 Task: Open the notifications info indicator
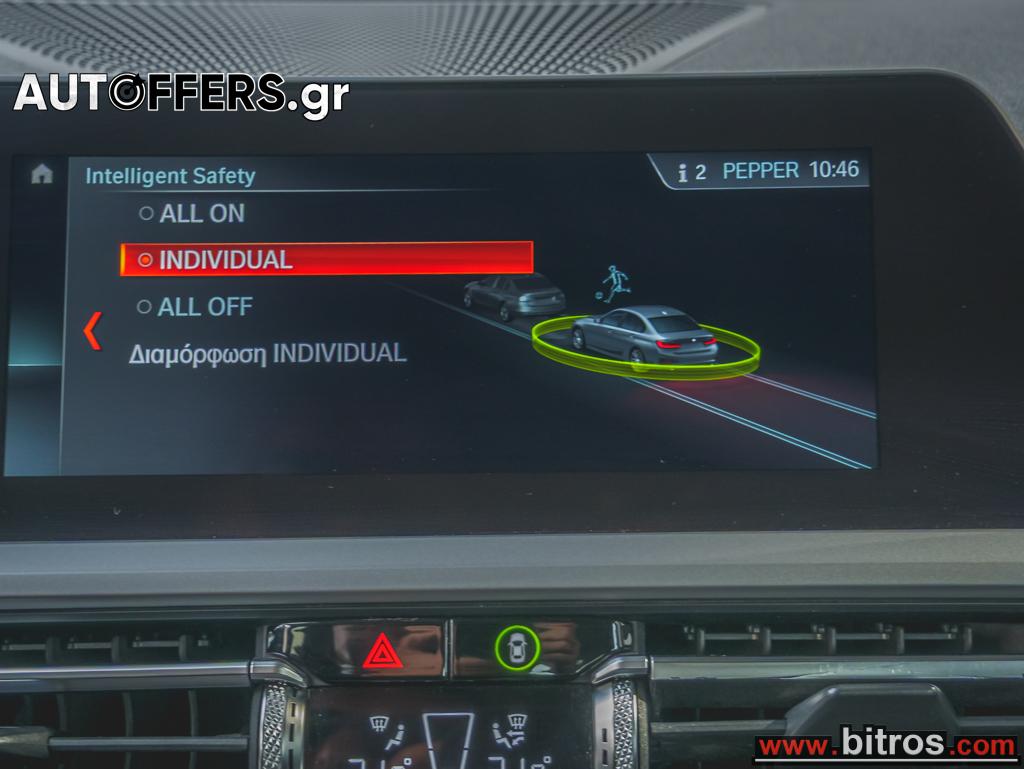[691, 172]
